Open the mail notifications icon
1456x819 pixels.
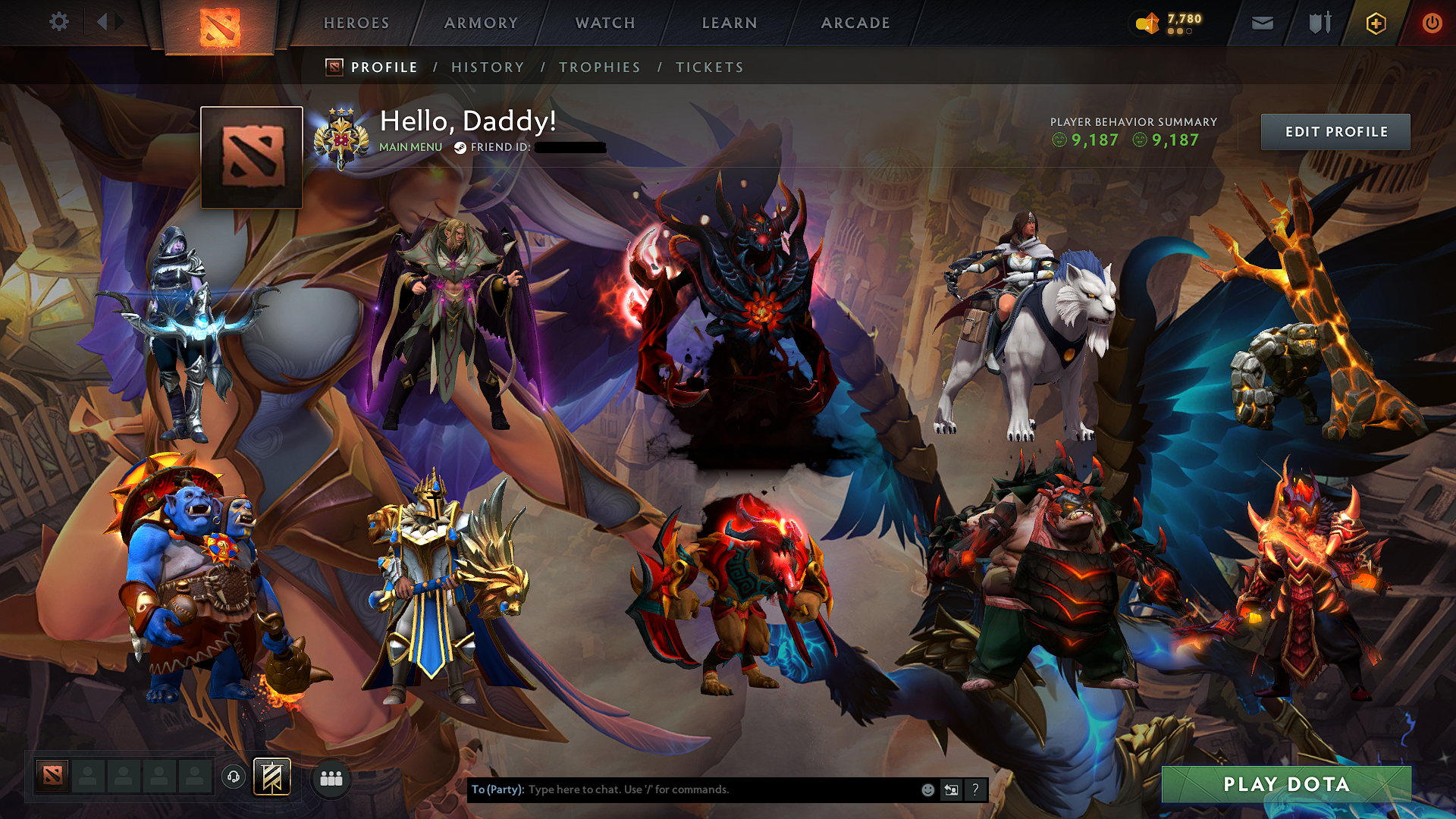click(x=1261, y=23)
